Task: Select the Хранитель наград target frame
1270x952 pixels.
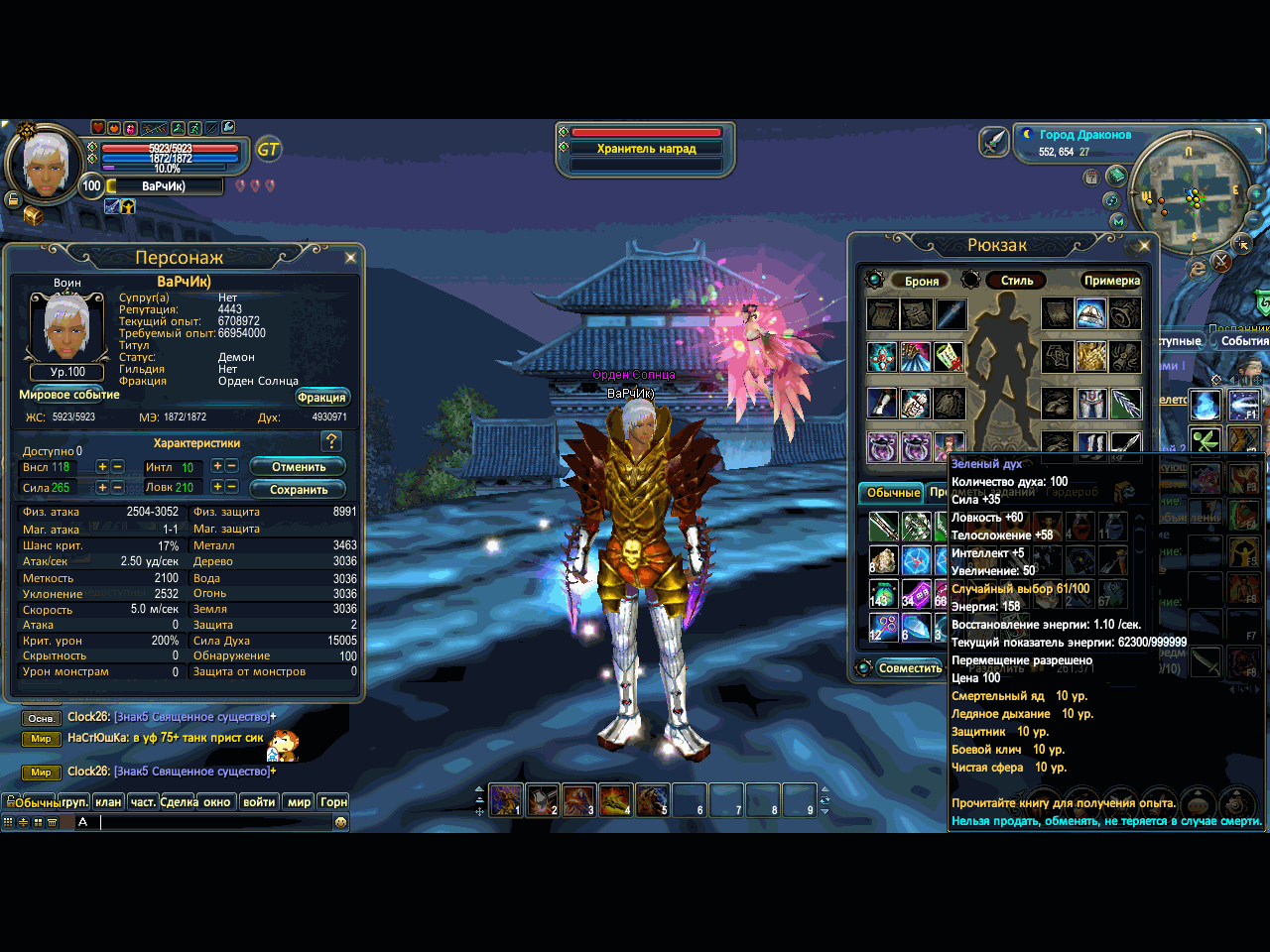Action: click(646, 149)
